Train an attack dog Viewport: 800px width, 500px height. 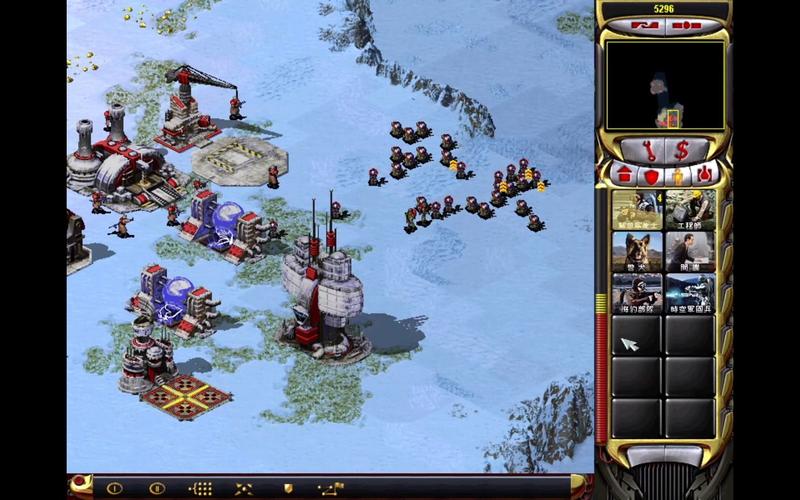click(637, 251)
